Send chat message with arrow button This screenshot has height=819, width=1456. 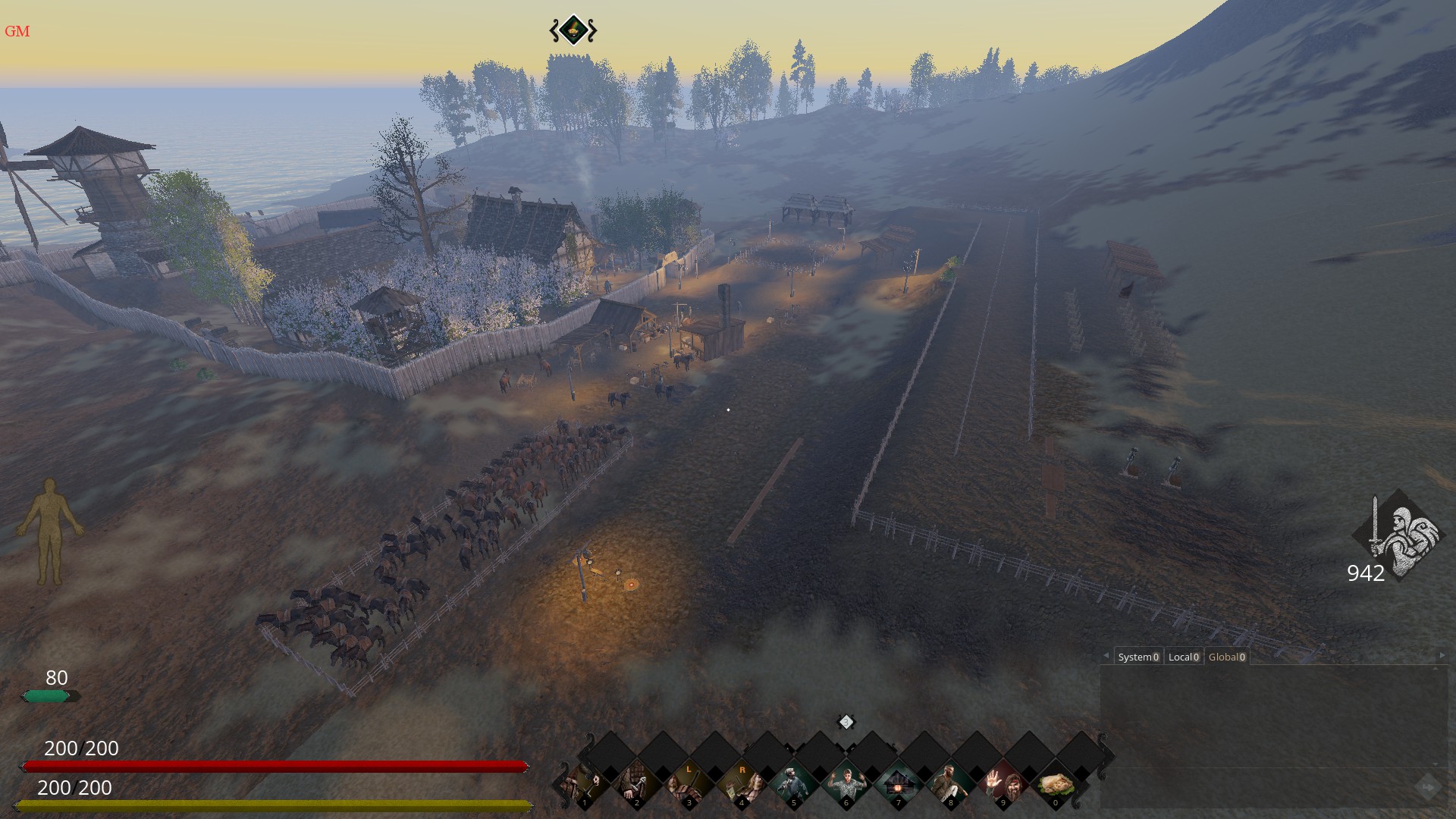(x=1427, y=787)
